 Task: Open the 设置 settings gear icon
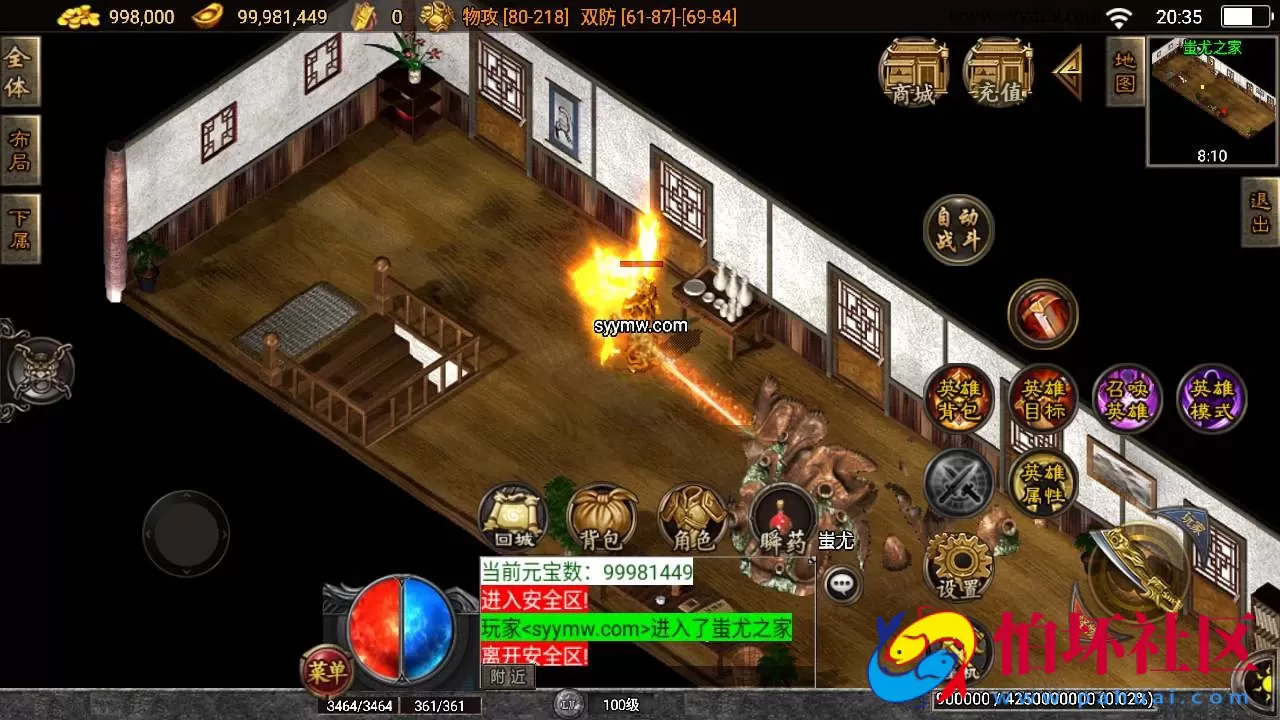pyautogui.click(x=960, y=565)
